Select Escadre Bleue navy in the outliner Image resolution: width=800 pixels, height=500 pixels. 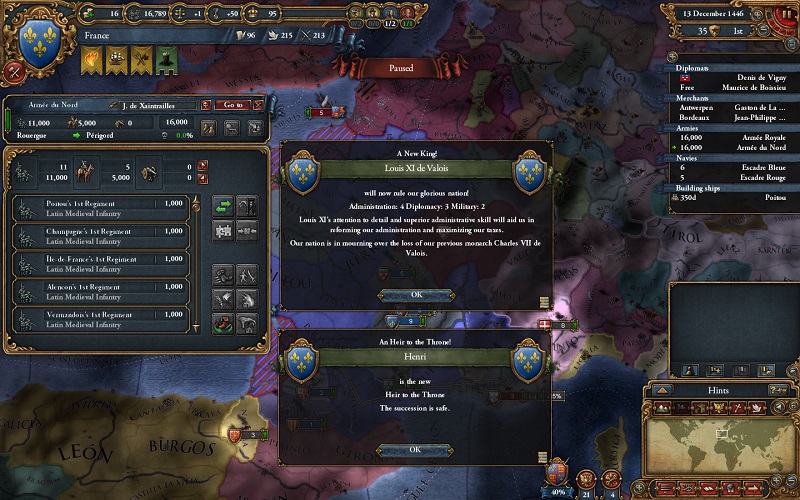pos(733,168)
